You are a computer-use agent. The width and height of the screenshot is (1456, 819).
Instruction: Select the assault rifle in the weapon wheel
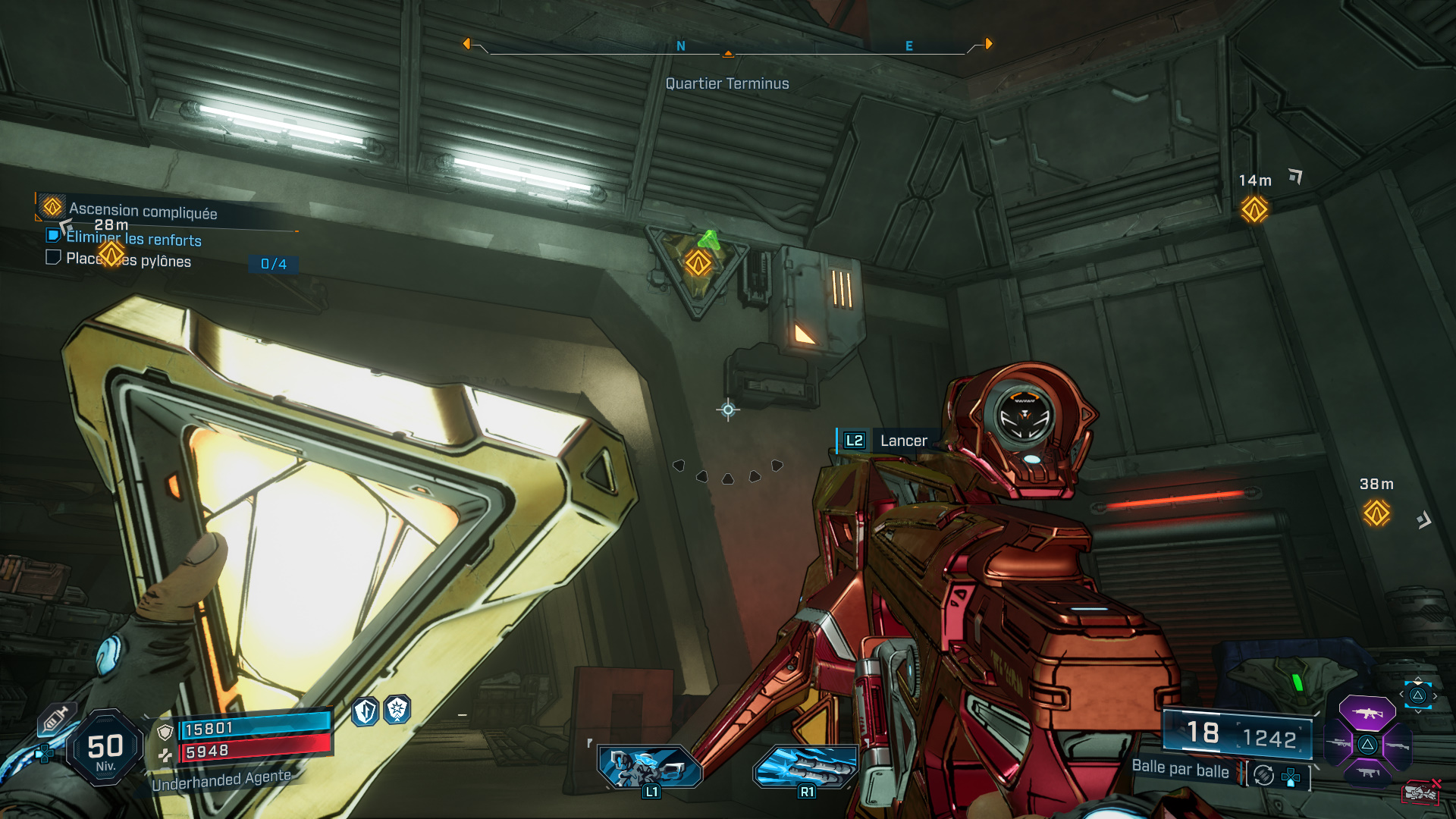pyautogui.click(x=1368, y=712)
